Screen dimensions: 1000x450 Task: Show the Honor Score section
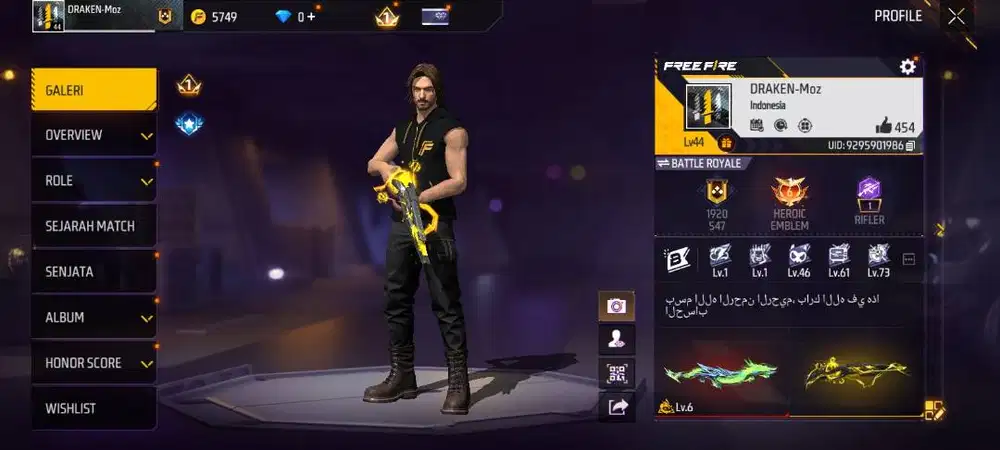tap(93, 363)
